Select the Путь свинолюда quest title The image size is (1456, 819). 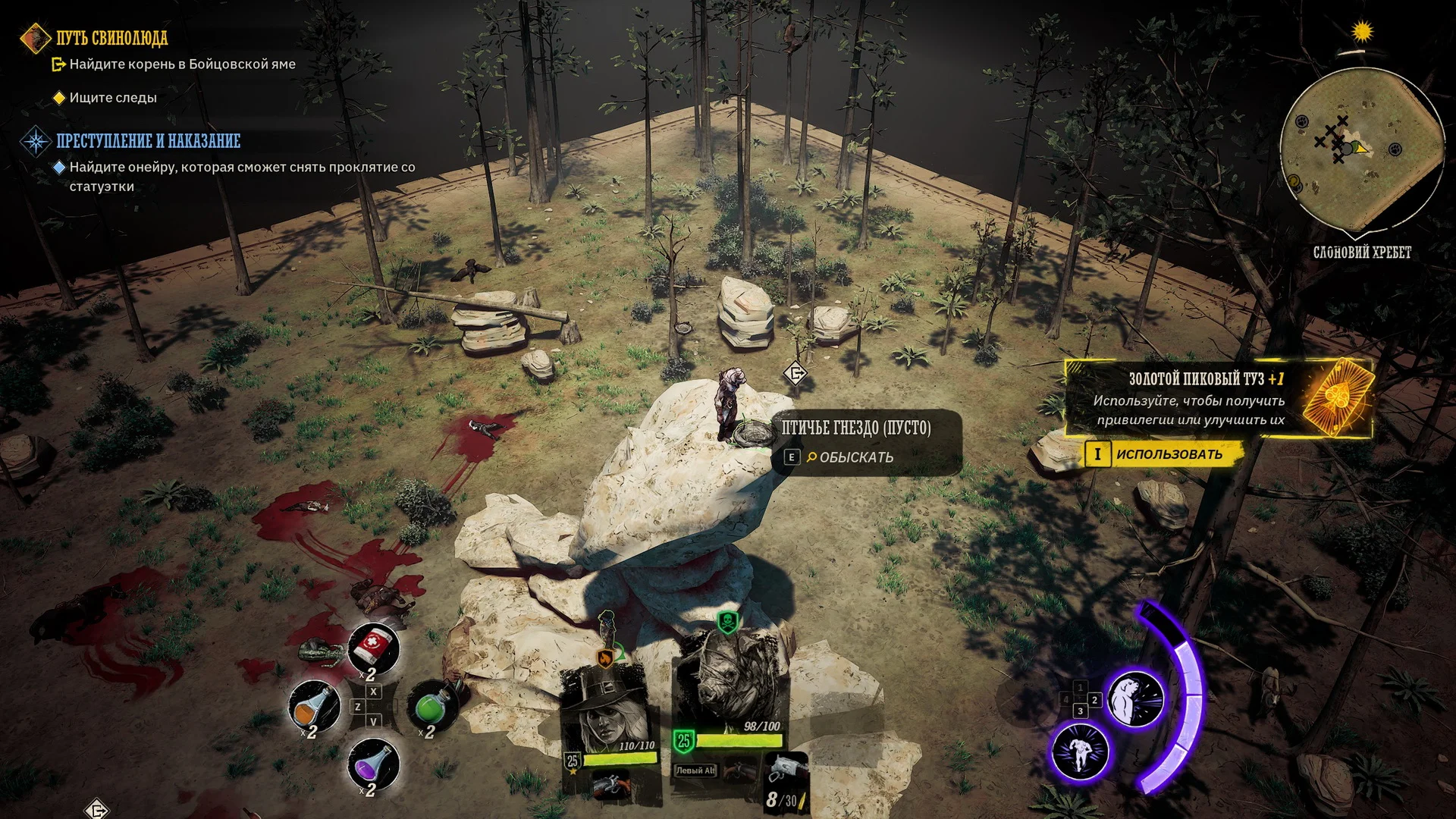(111, 38)
